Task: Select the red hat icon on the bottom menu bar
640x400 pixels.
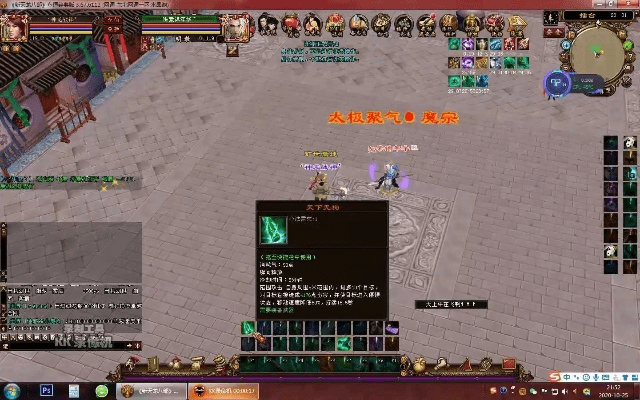Action: click(131, 362)
